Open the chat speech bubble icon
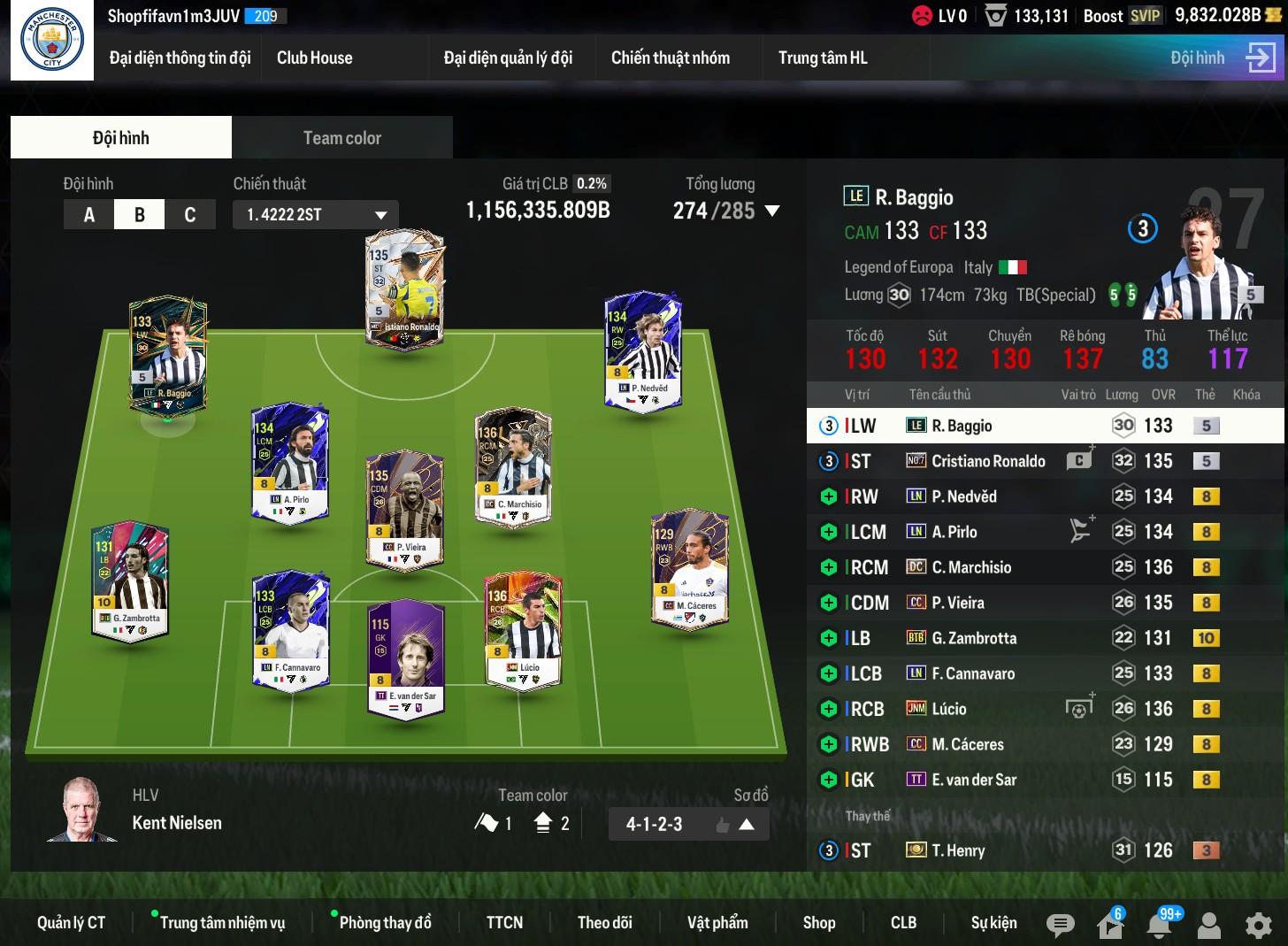The width and height of the screenshot is (1288, 946). tap(1060, 925)
